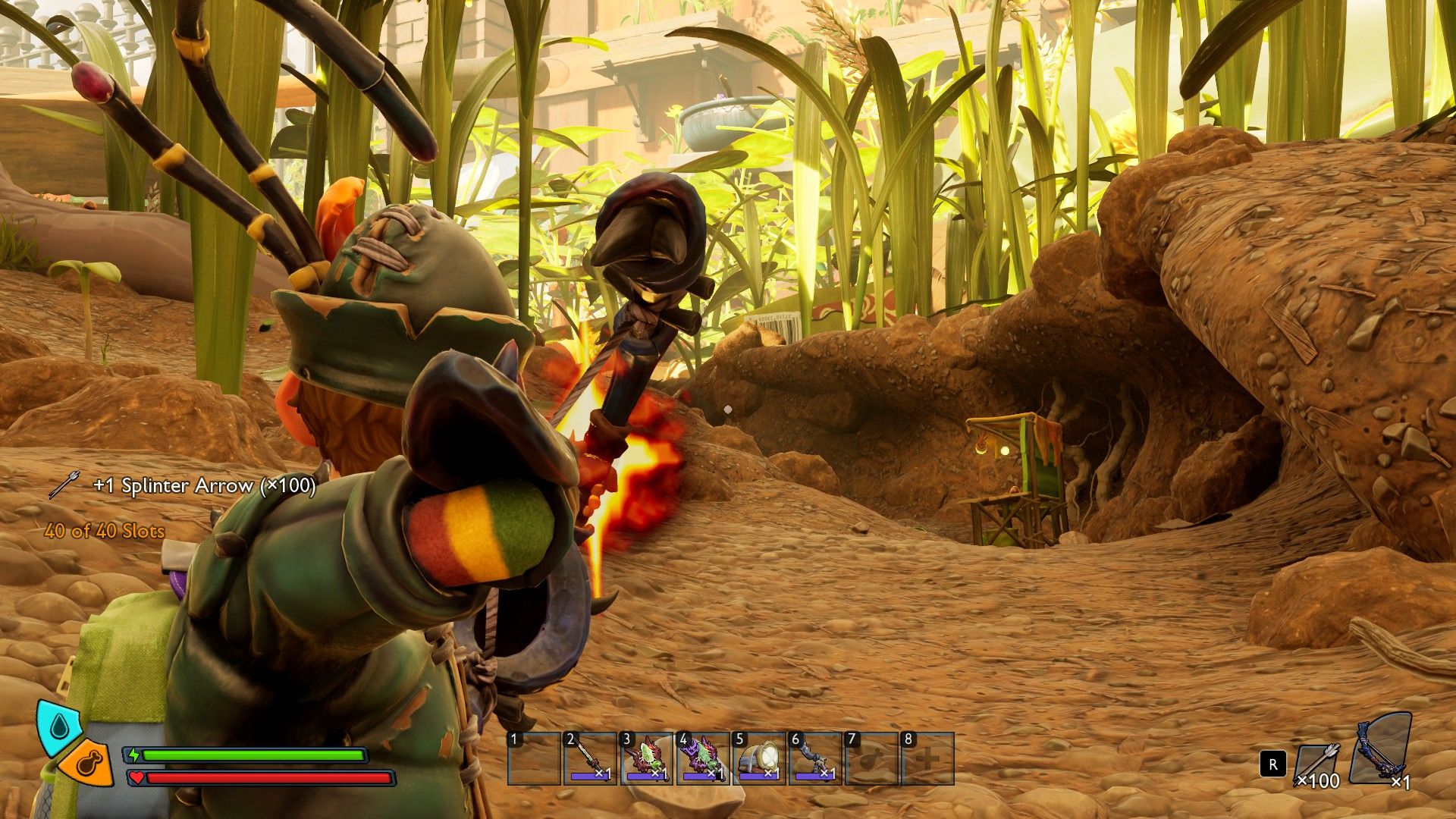The width and height of the screenshot is (1456, 819).
Task: Select the headlamp in hotbar slot 5
Action: (759, 758)
